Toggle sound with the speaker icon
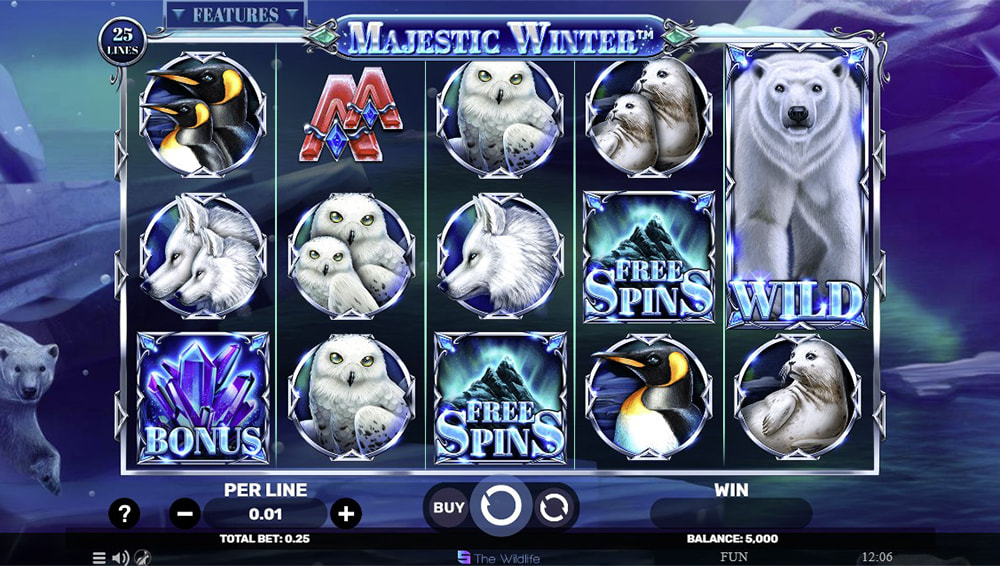1000x566 pixels. tap(120, 558)
